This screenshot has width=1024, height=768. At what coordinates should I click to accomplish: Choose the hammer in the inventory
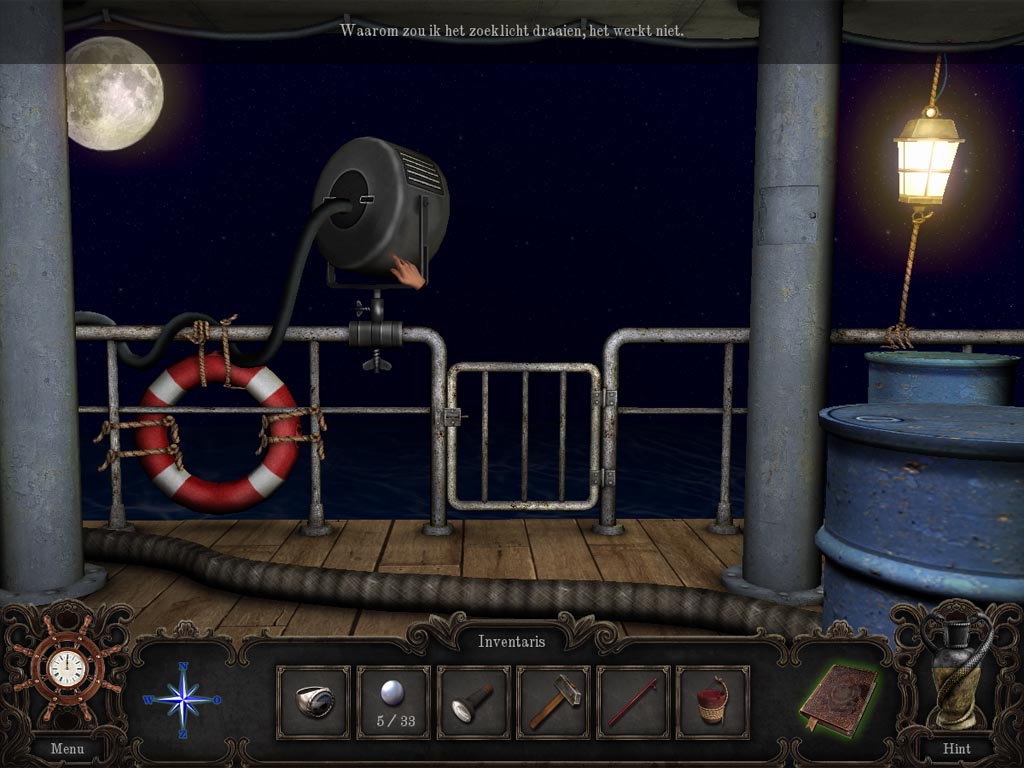pos(553,702)
